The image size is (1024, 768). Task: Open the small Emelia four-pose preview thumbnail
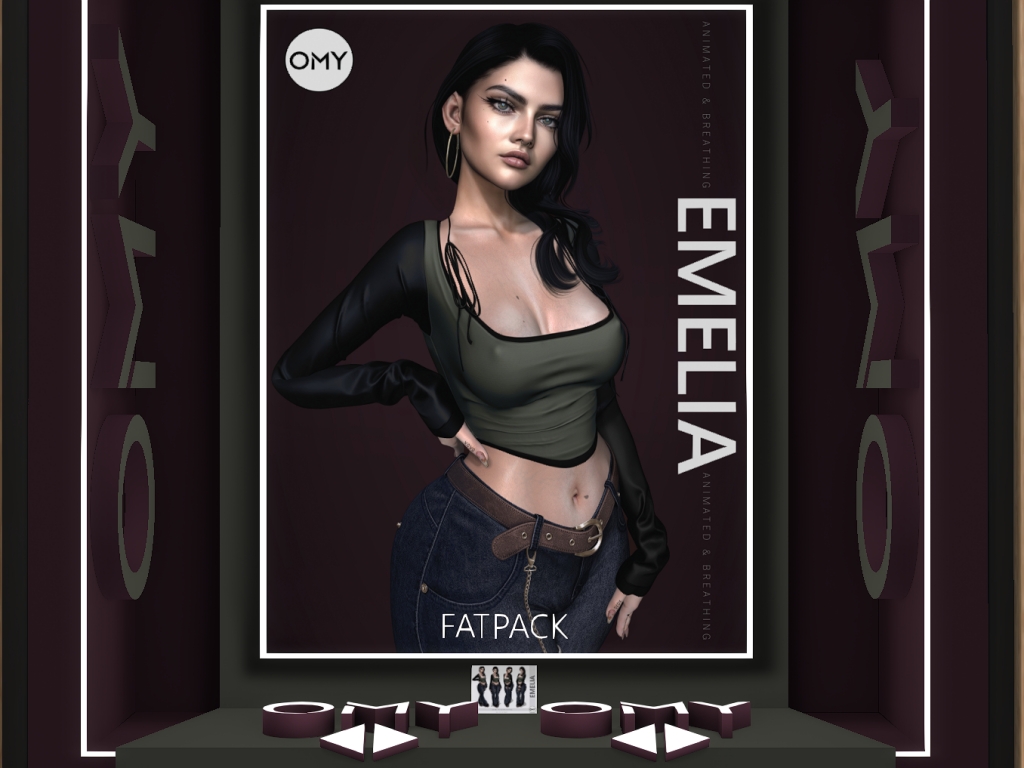pyautogui.click(x=504, y=687)
